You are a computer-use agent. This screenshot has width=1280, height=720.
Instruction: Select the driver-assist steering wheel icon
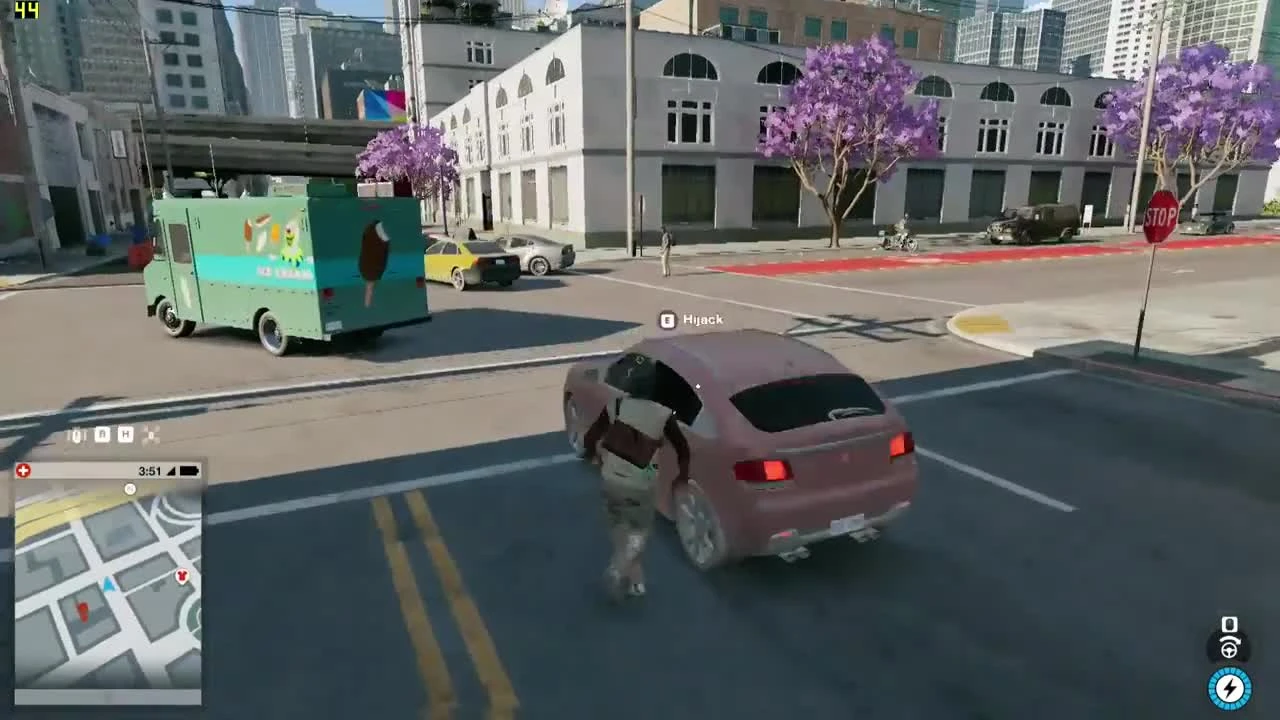point(1229,650)
